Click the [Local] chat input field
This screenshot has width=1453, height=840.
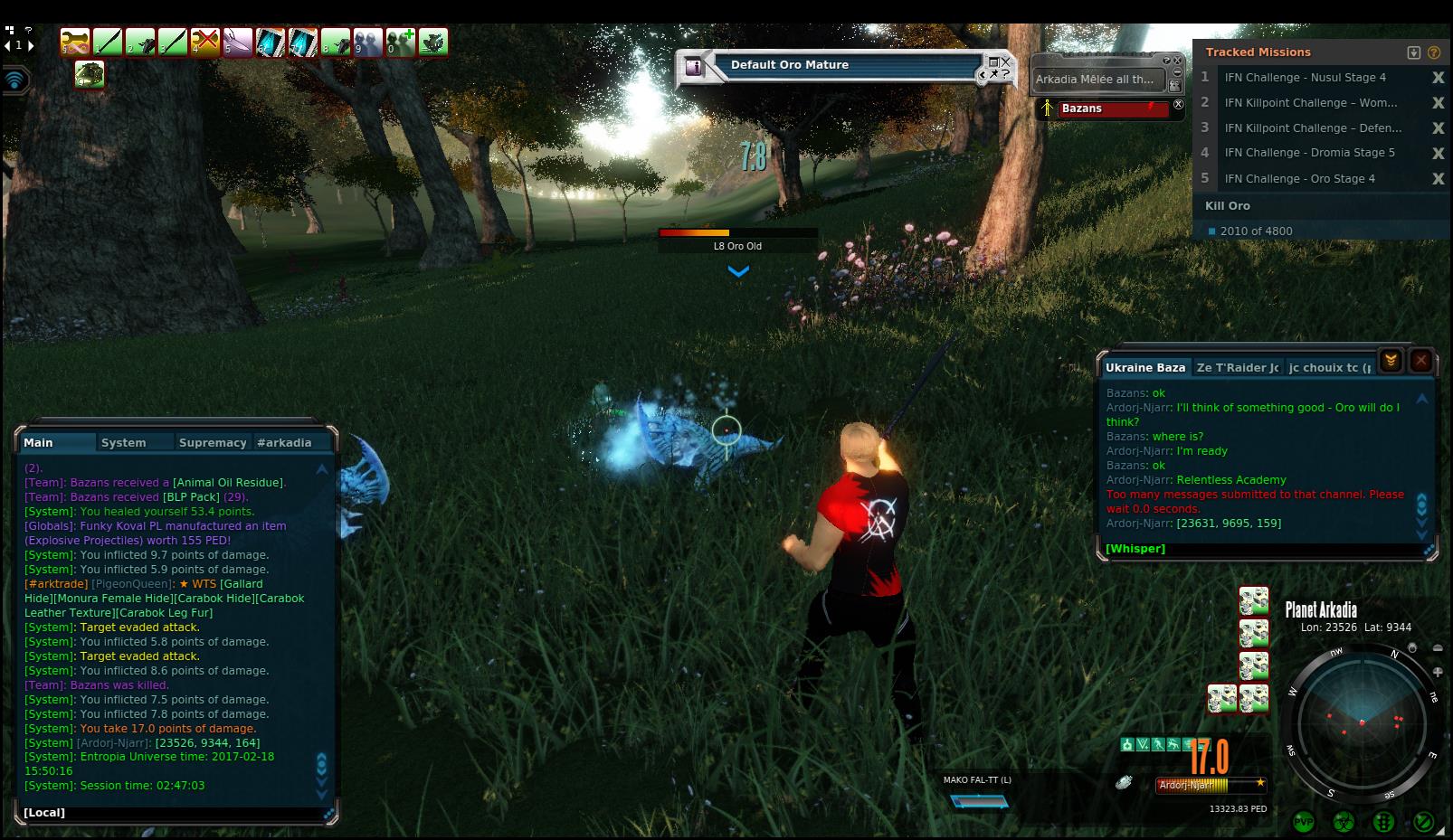pos(172,813)
